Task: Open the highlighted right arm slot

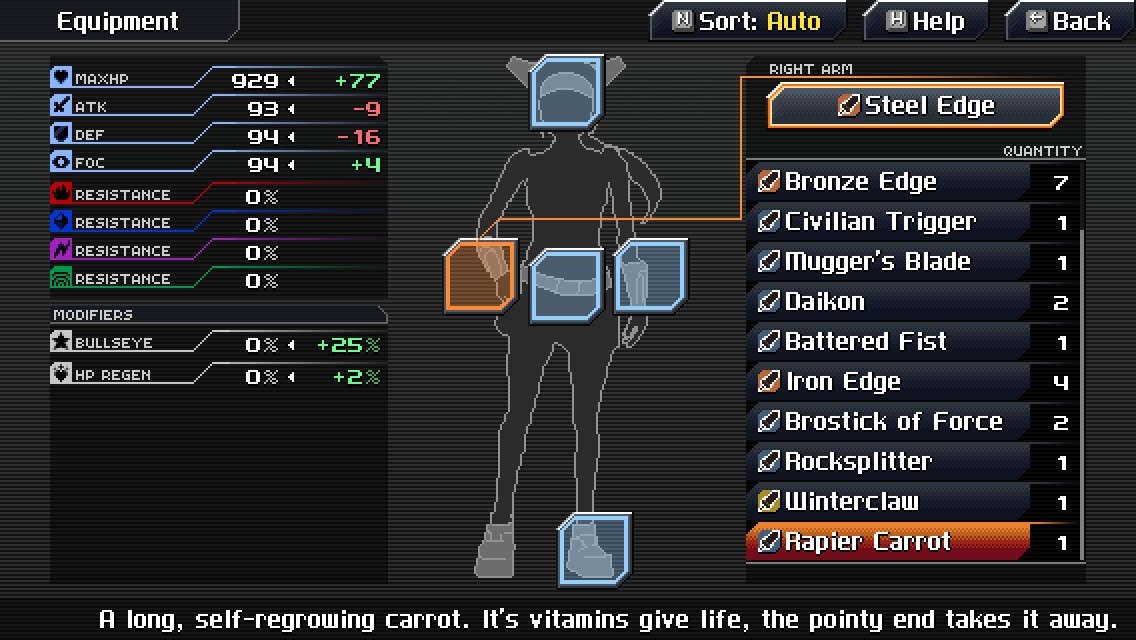Action: [481, 276]
